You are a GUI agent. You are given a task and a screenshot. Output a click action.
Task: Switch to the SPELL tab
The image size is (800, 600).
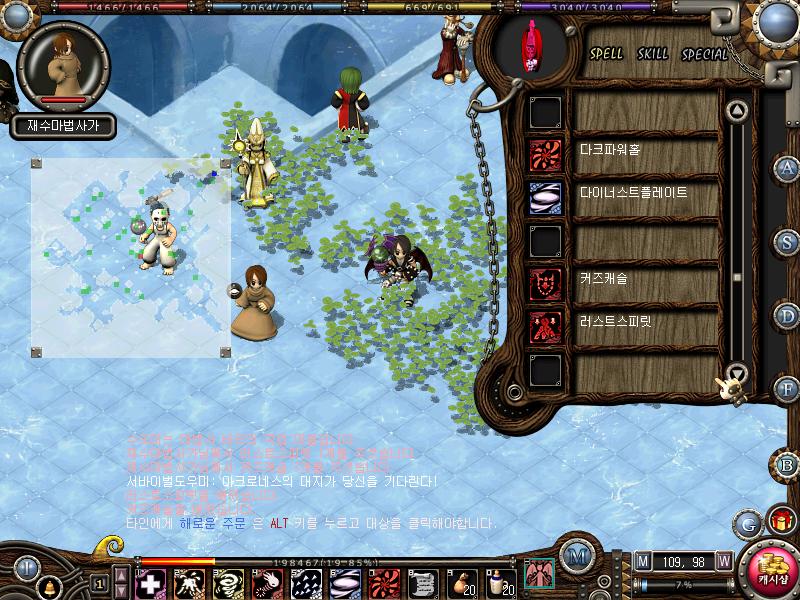pyautogui.click(x=606, y=54)
